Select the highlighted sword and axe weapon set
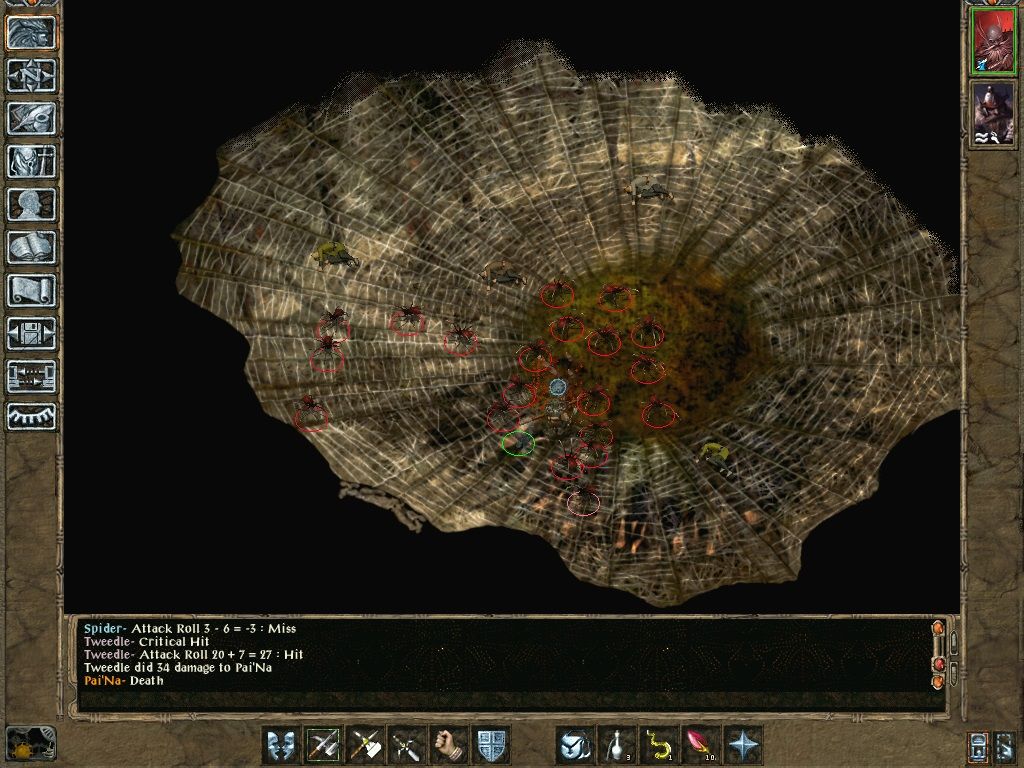Image resolution: width=1024 pixels, height=768 pixels. [323, 745]
